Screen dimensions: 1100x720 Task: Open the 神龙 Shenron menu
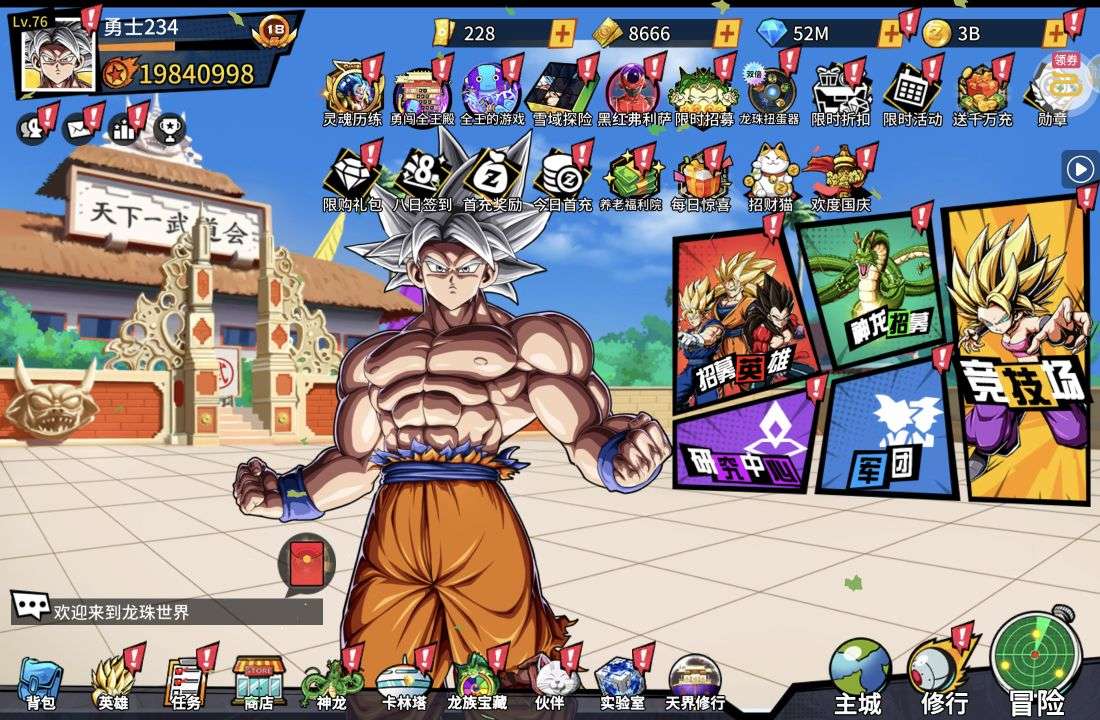pyautogui.click(x=330, y=683)
